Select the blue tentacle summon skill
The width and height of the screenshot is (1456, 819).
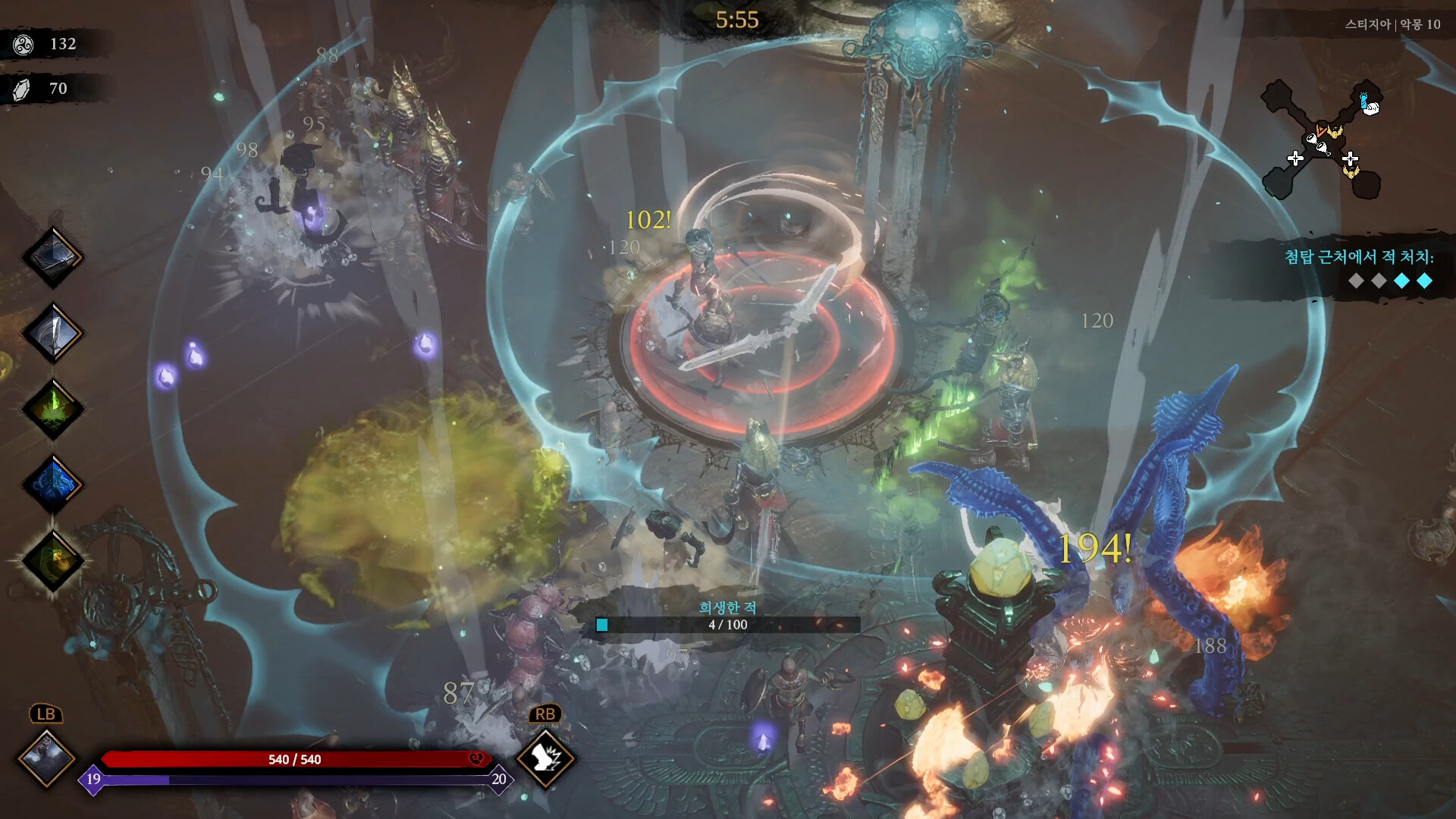pos(52,485)
